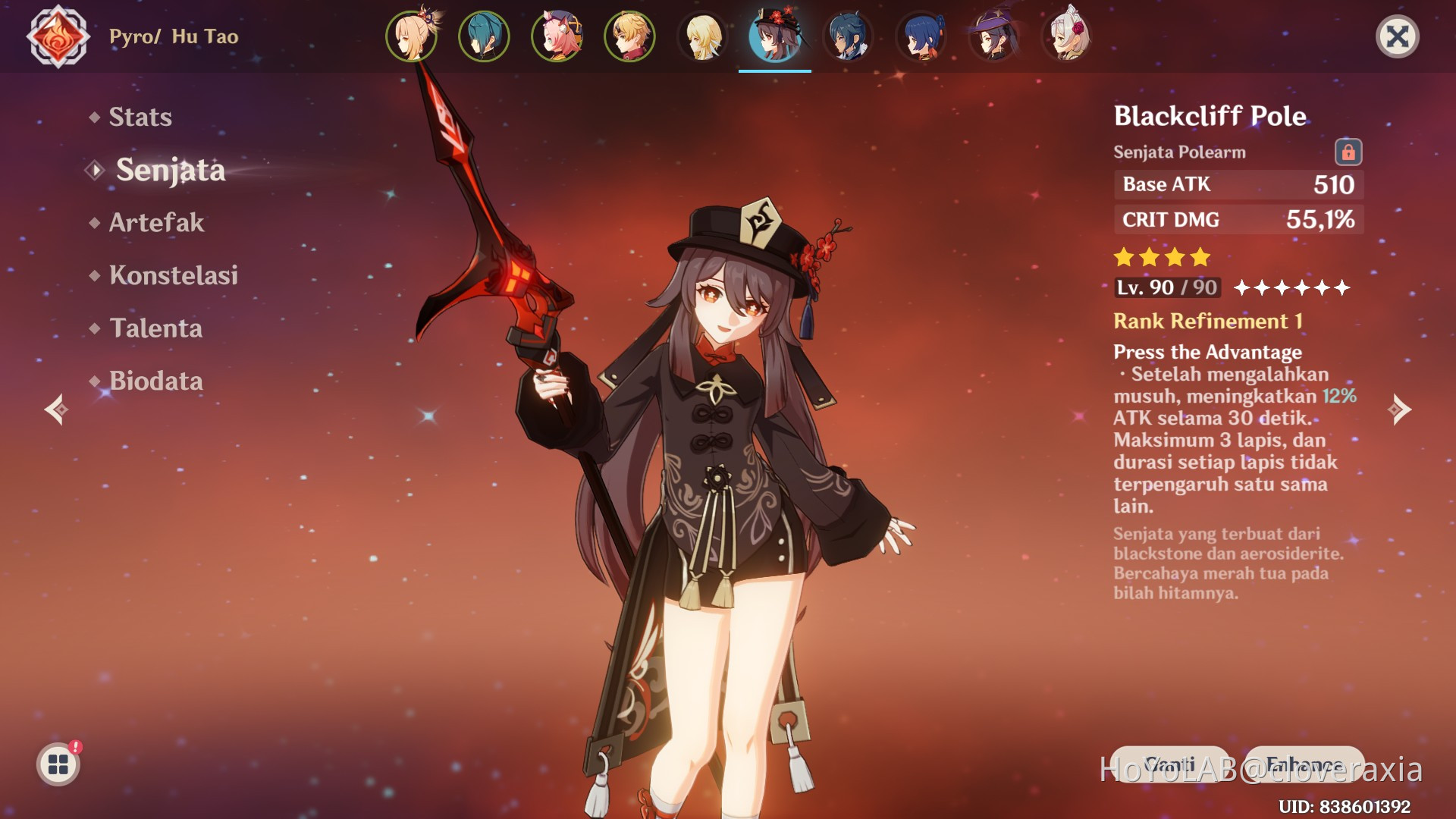The height and width of the screenshot is (819, 1456).
Task: Show the Biodata page
Action: [155, 381]
